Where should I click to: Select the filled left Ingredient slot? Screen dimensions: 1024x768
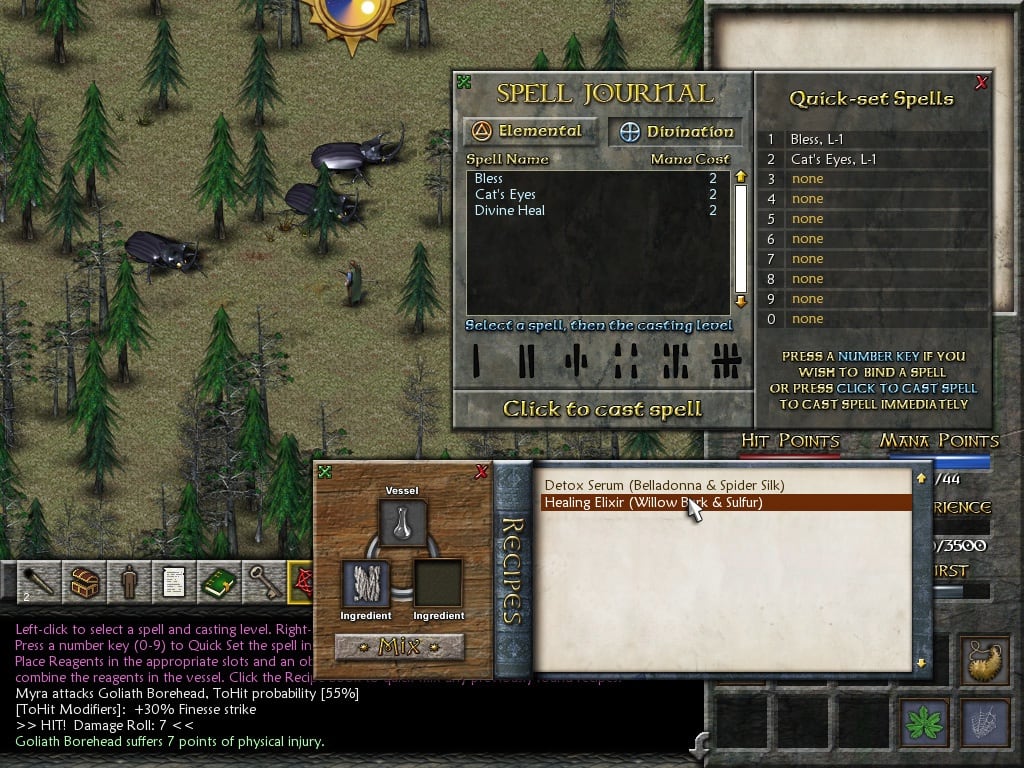(x=366, y=584)
